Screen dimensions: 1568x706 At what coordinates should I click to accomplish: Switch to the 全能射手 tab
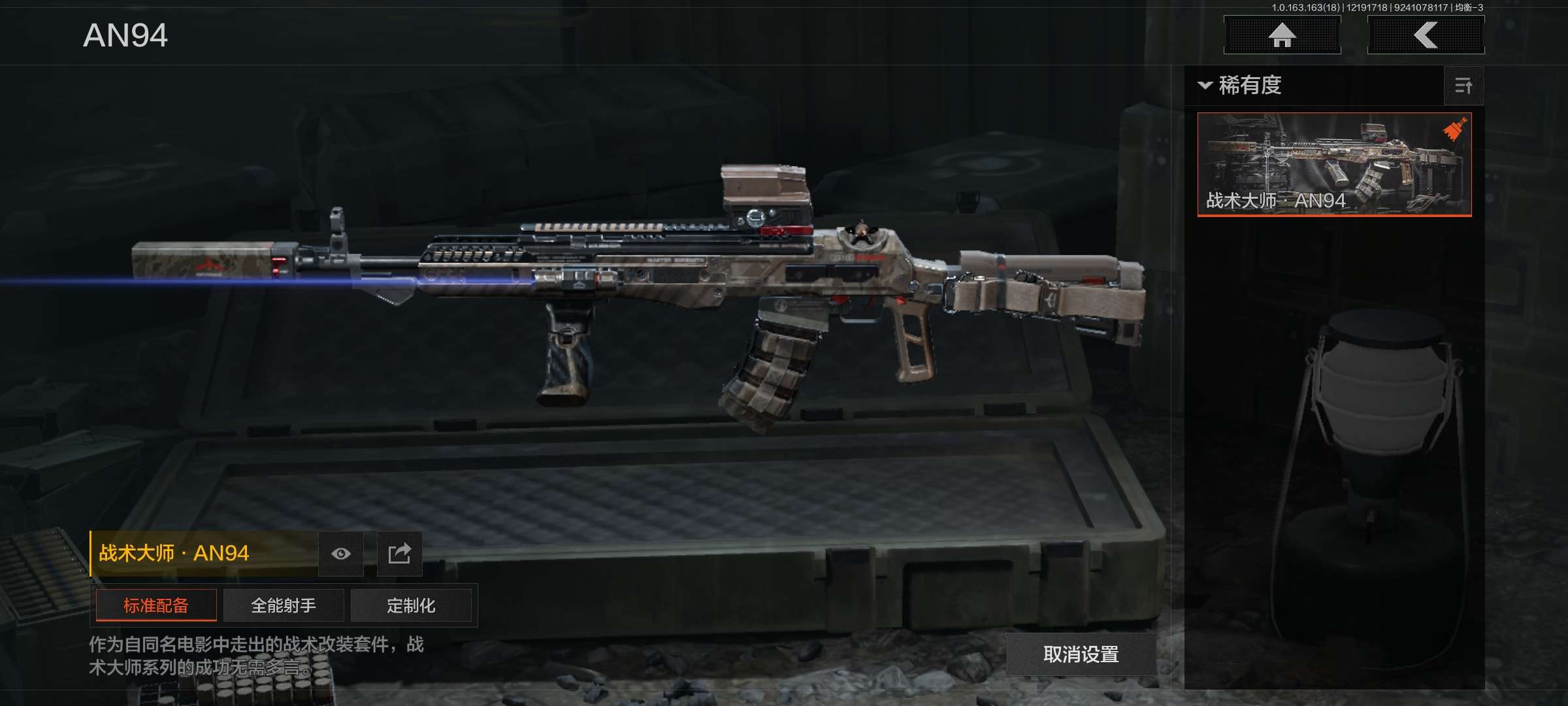click(x=284, y=605)
